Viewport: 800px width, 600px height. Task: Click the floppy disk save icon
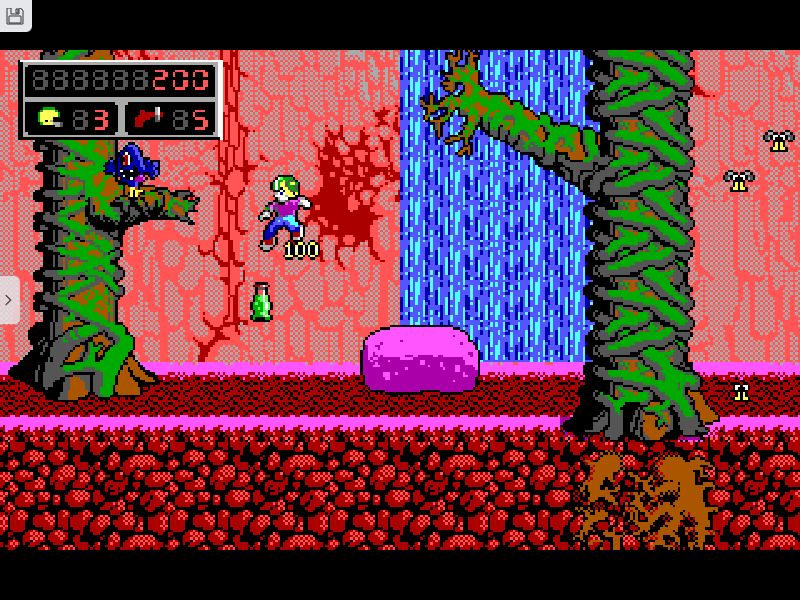click(x=15, y=15)
